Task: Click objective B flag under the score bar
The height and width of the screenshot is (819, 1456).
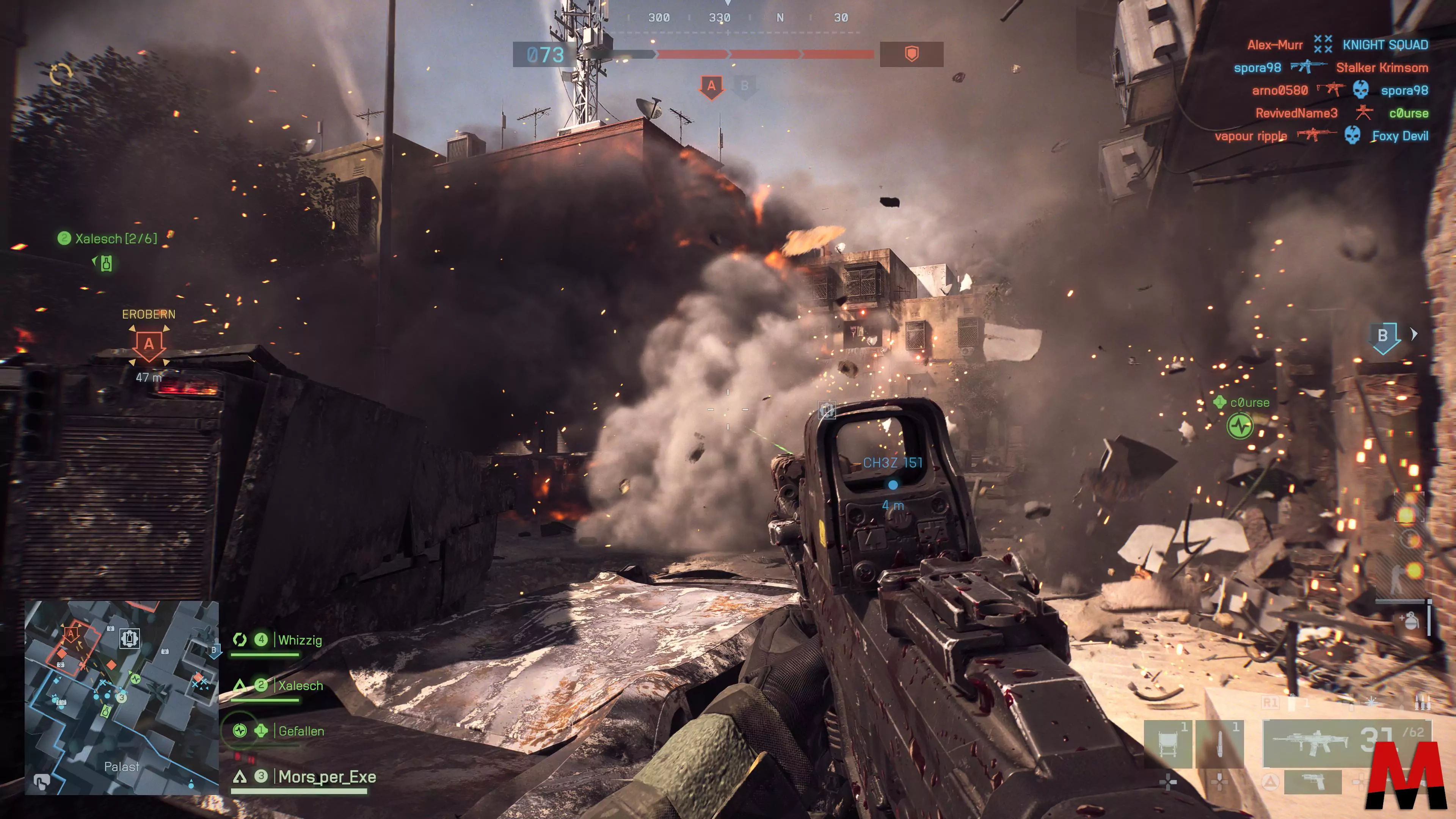Action: 744,86
